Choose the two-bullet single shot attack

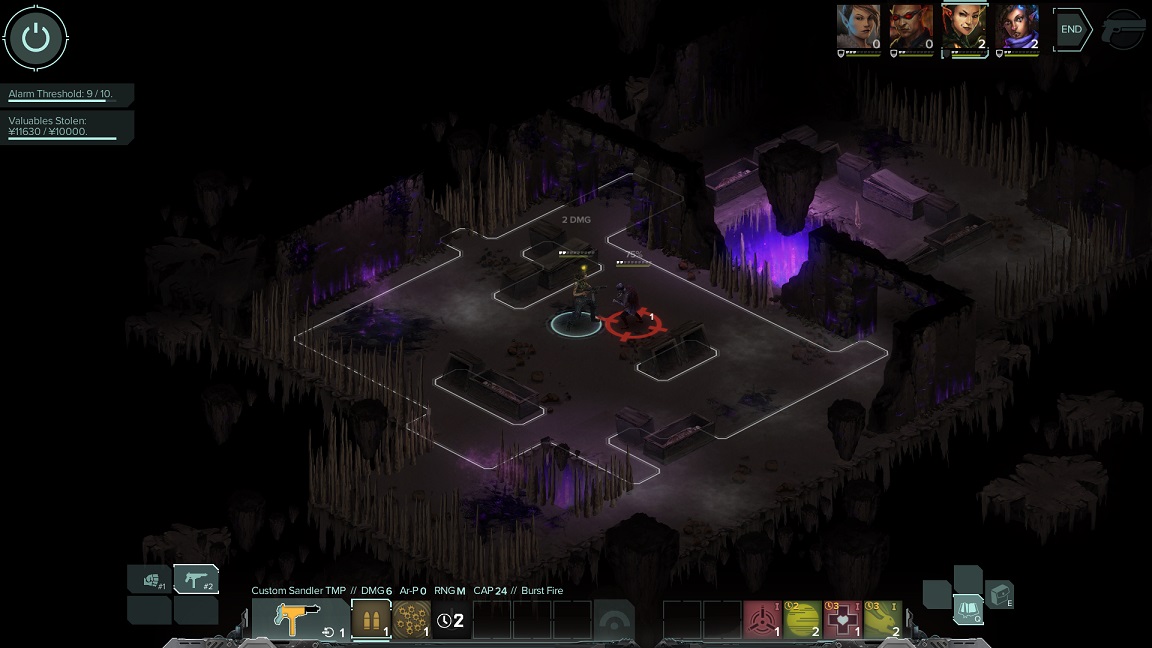[371, 619]
